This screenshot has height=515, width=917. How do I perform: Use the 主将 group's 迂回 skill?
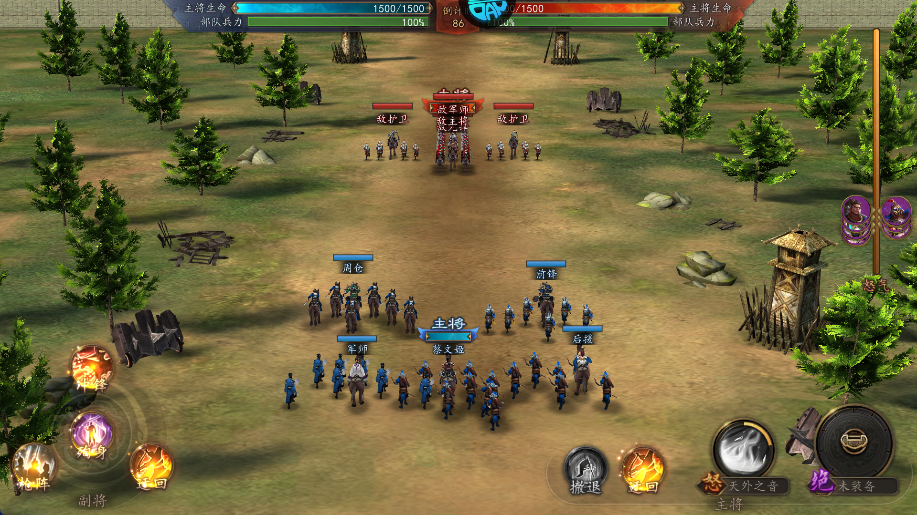642,468
